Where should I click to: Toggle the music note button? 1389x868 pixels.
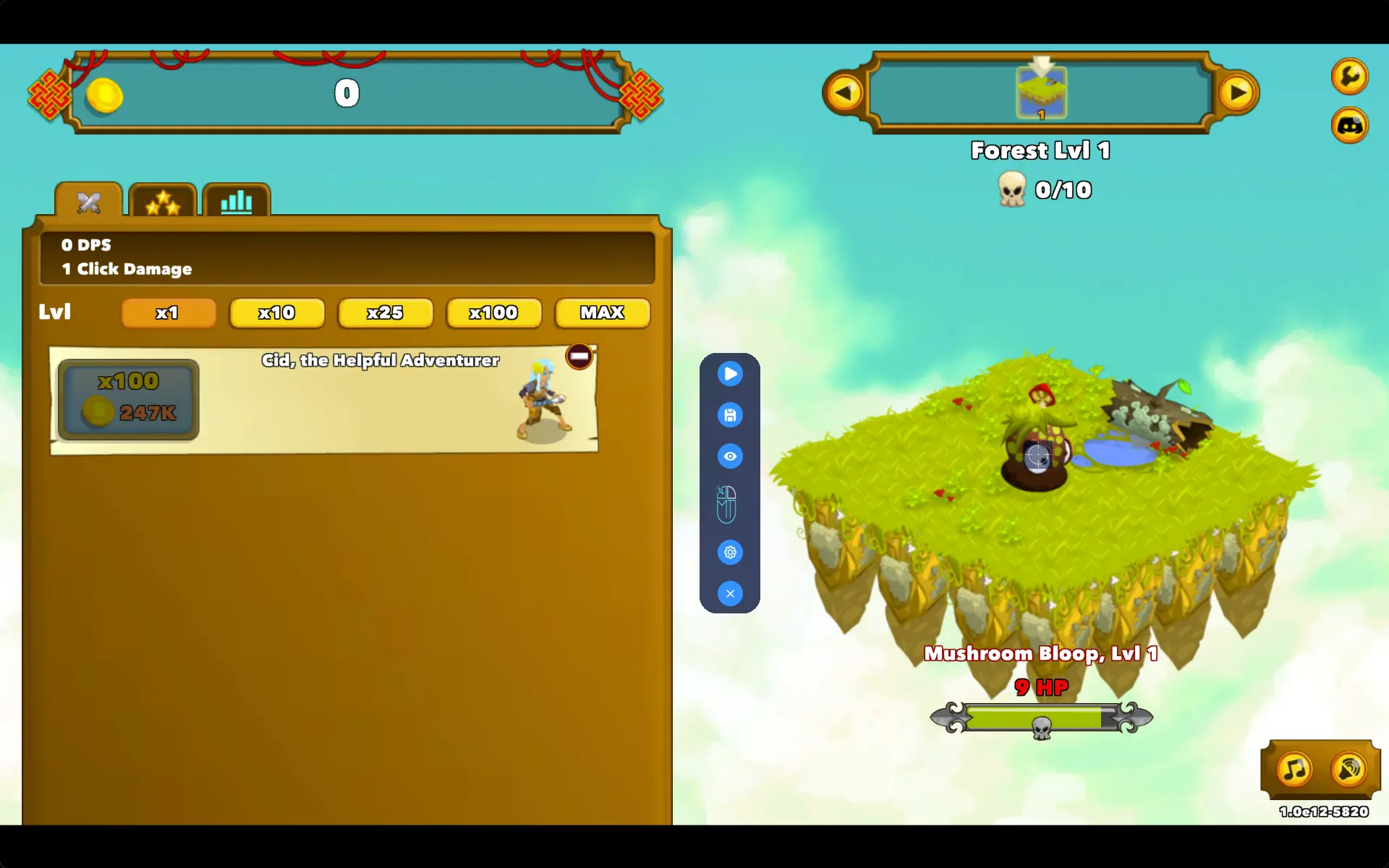(x=1294, y=769)
